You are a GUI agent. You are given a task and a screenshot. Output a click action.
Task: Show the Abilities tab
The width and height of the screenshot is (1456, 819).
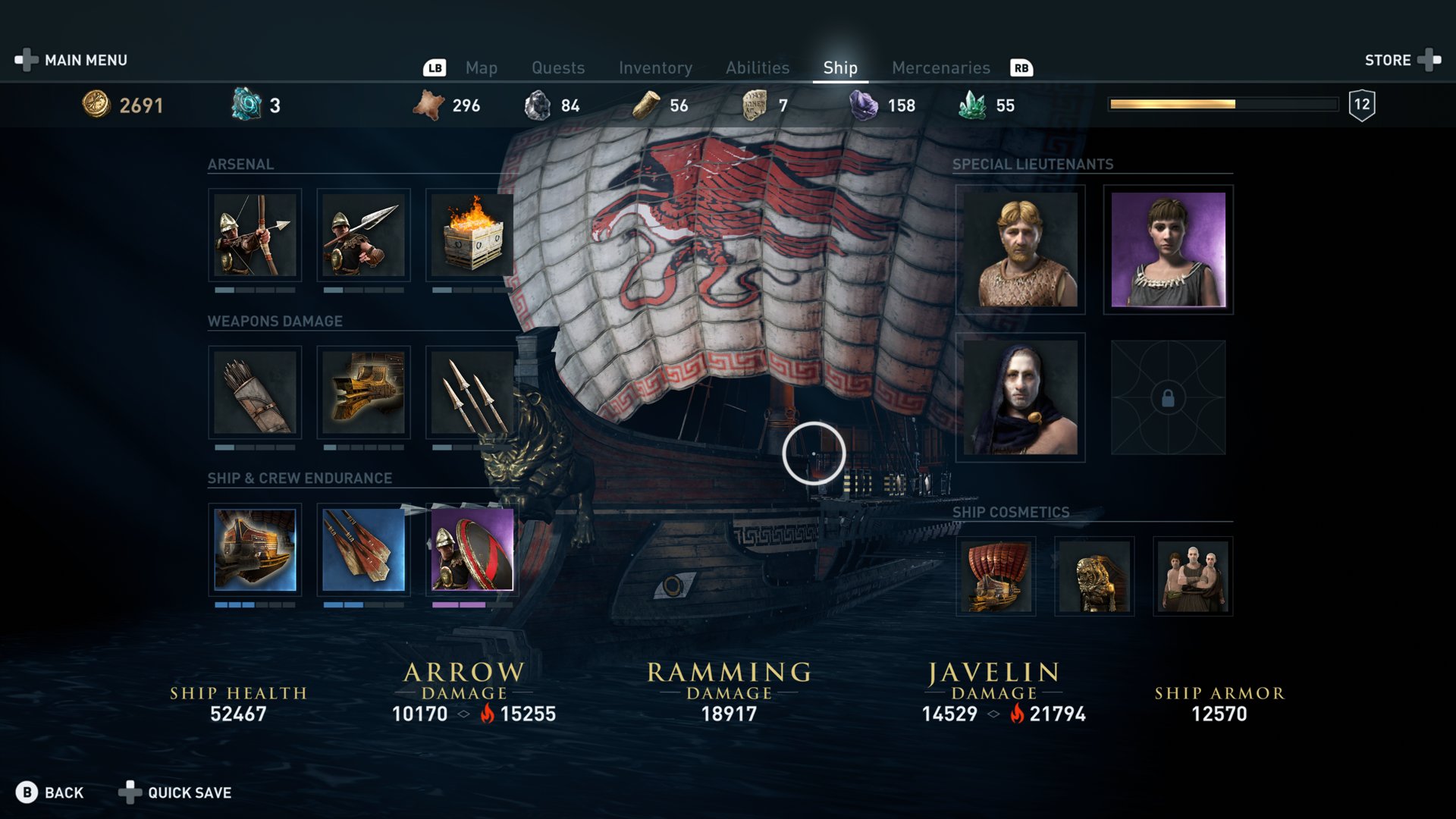point(758,68)
